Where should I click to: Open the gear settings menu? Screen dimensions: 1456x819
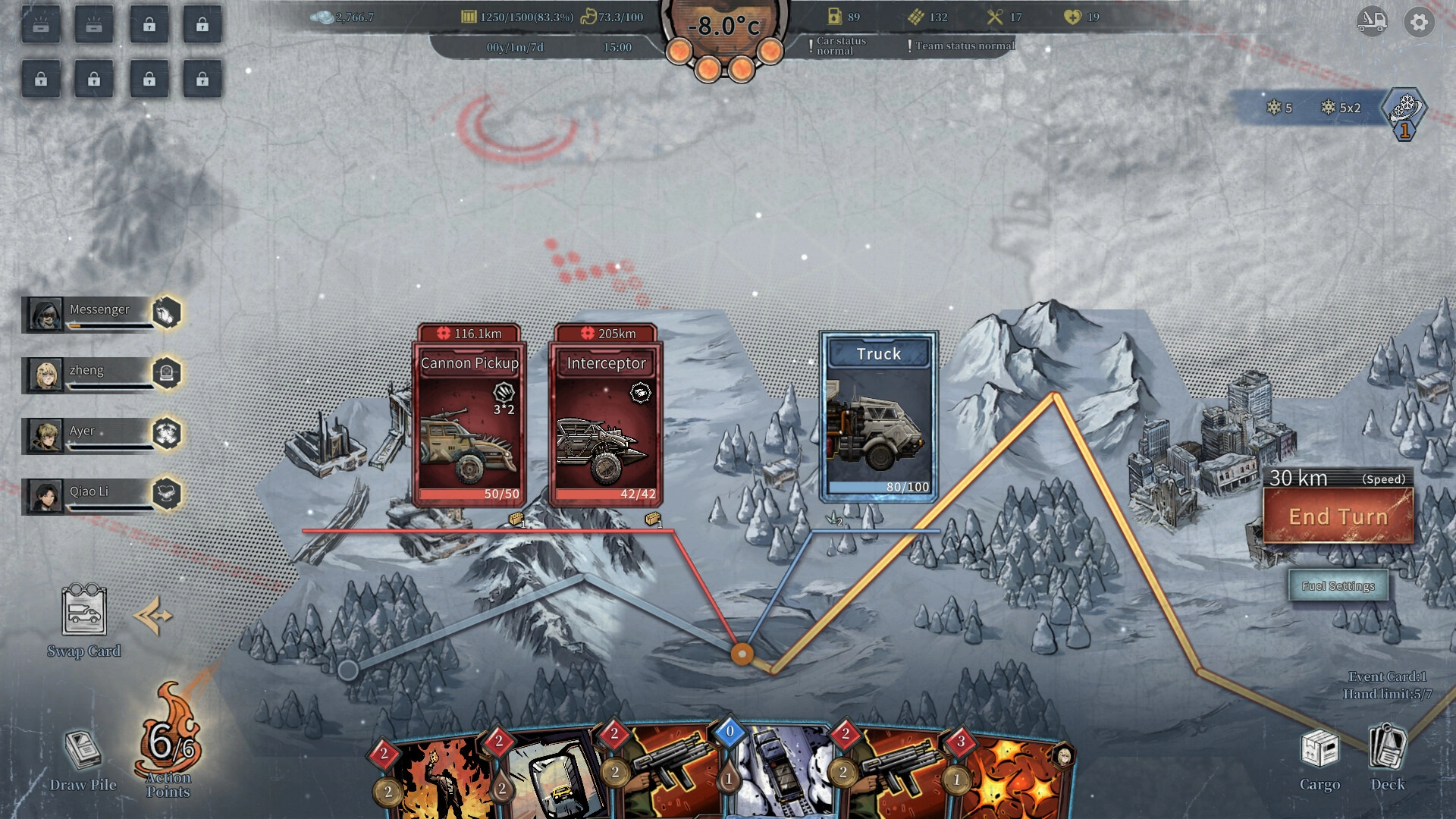coord(1419,23)
